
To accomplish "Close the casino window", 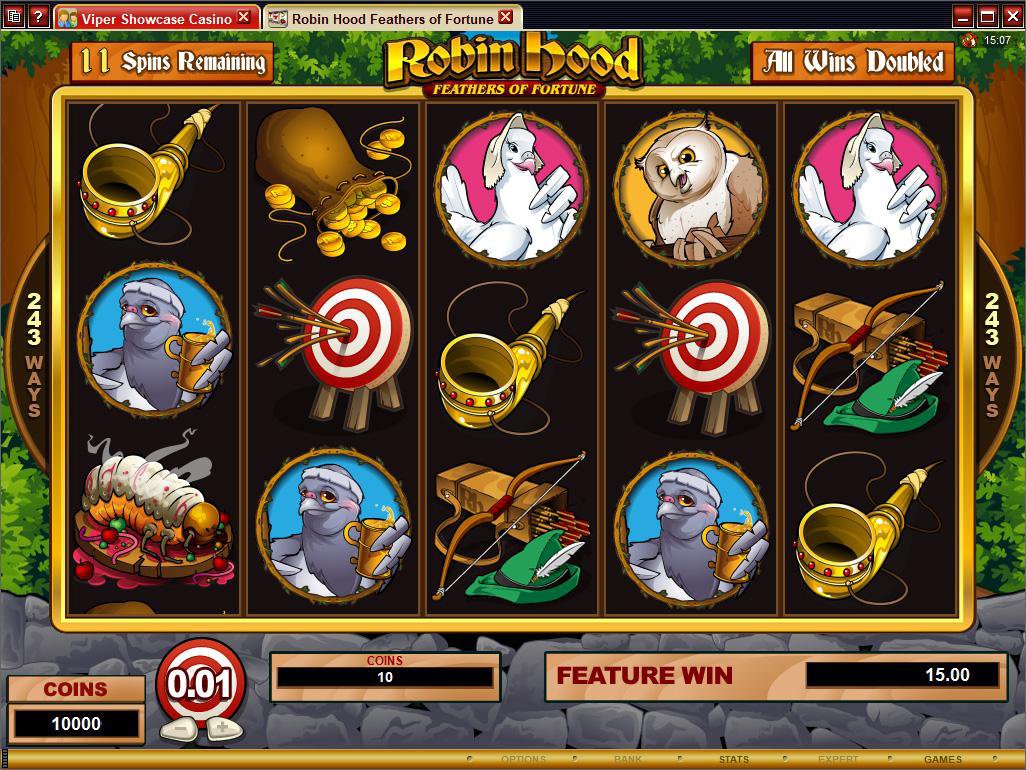I will coord(1011,16).
